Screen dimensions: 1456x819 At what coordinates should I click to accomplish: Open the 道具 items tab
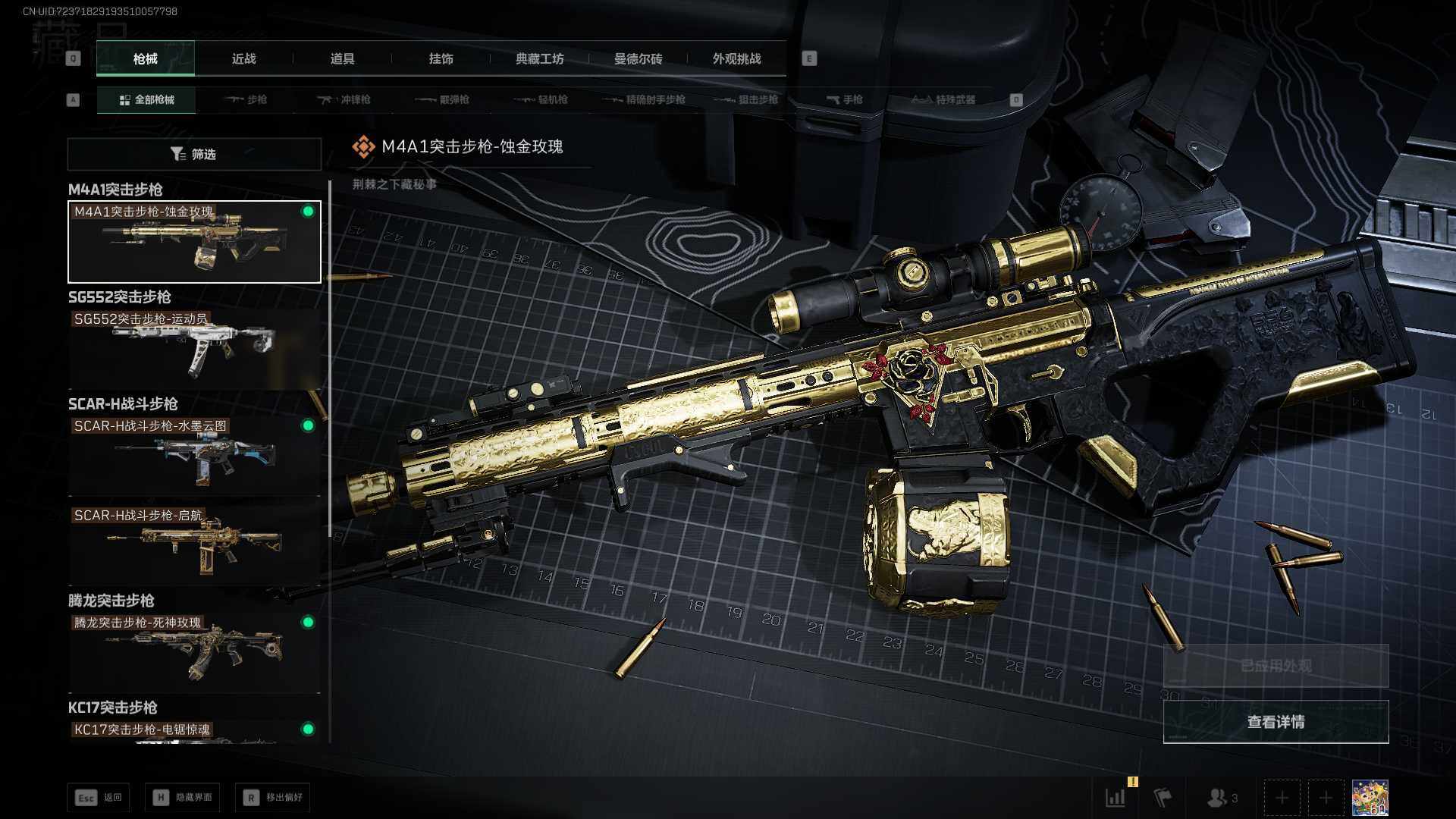(x=342, y=59)
